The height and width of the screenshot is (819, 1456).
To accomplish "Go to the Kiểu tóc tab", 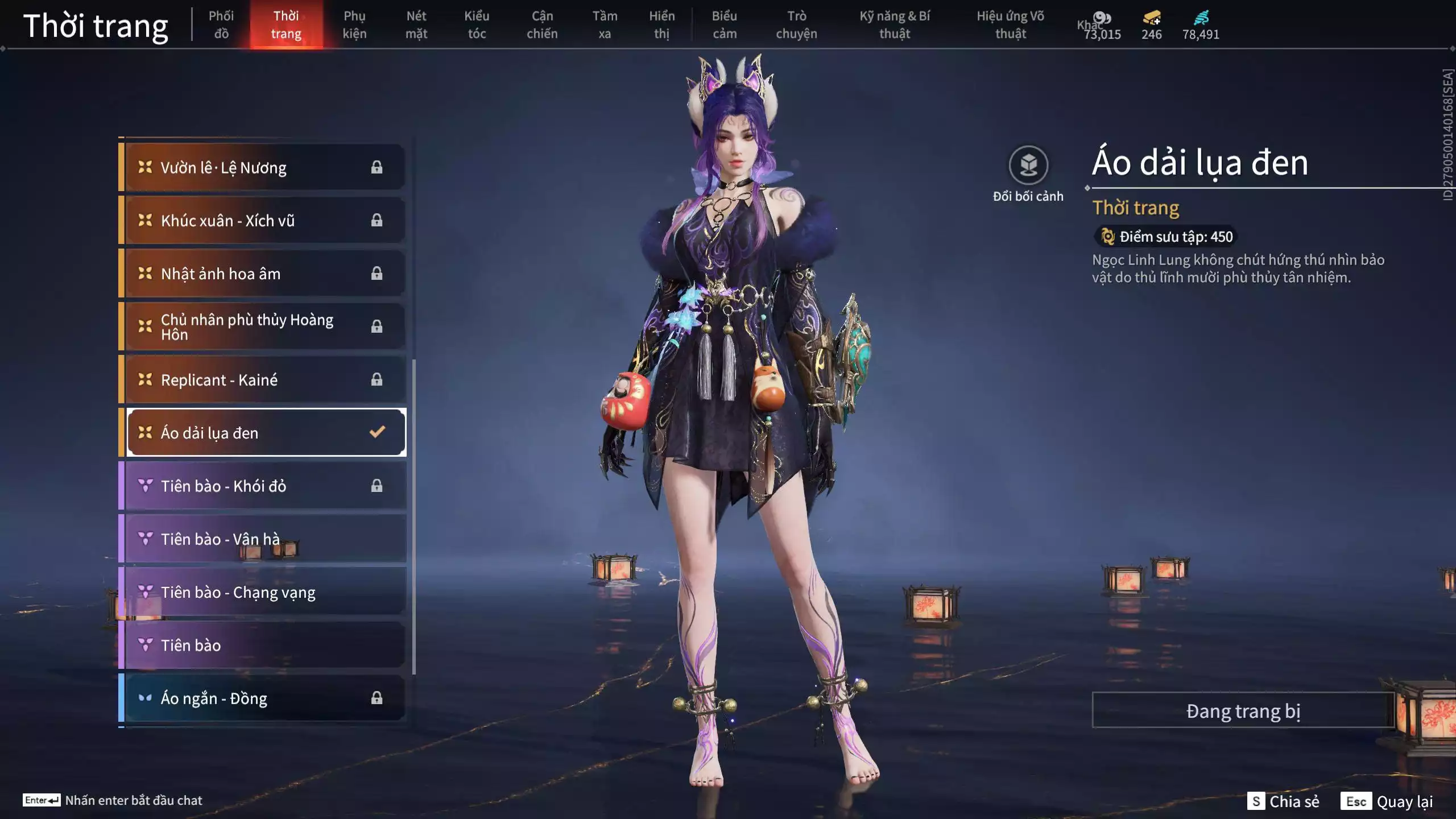I will pos(477,24).
